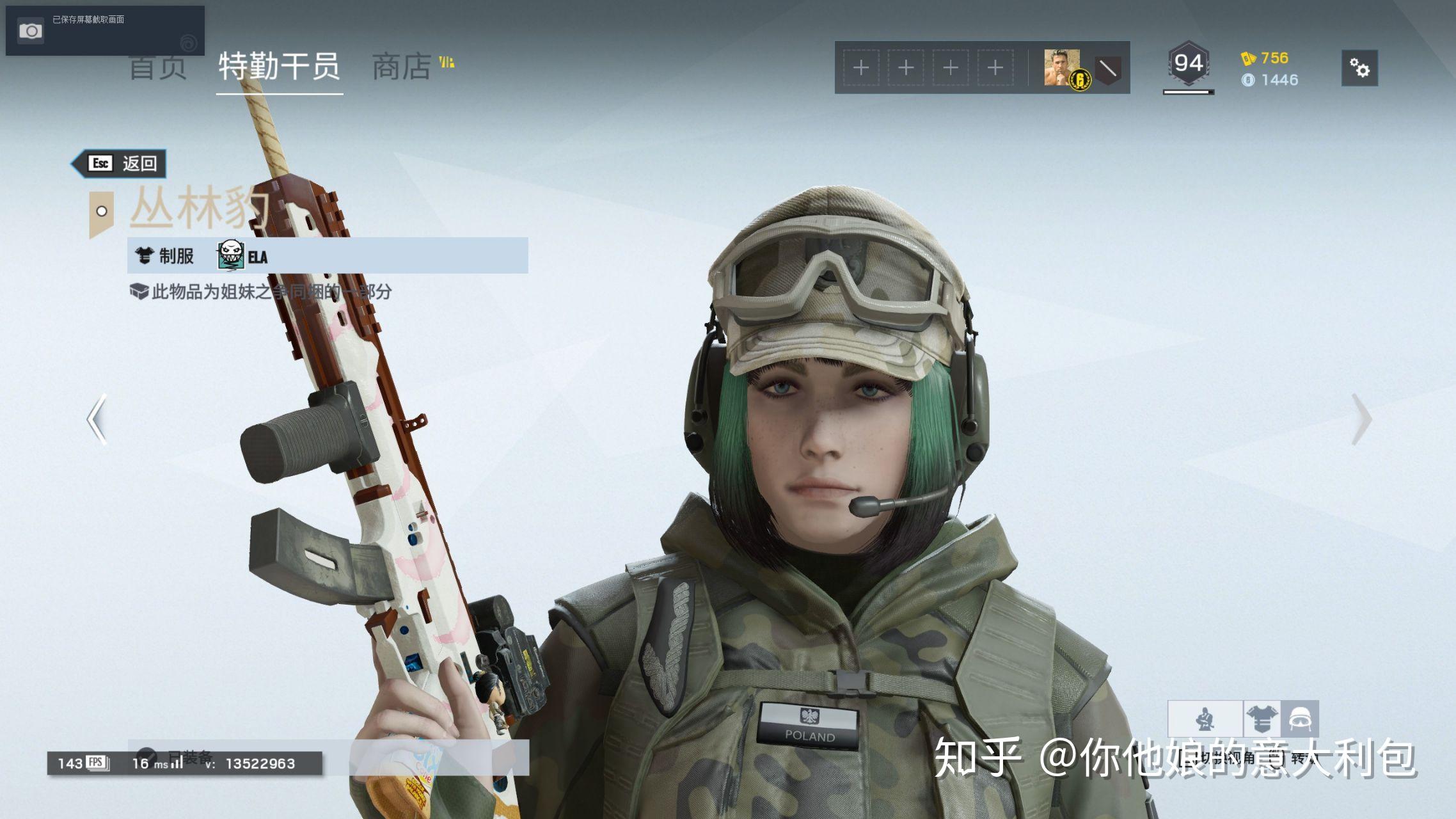Viewport: 1456px width, 819px height.
Task: Select the 制服 ELA uniform row
Action: click(x=328, y=256)
